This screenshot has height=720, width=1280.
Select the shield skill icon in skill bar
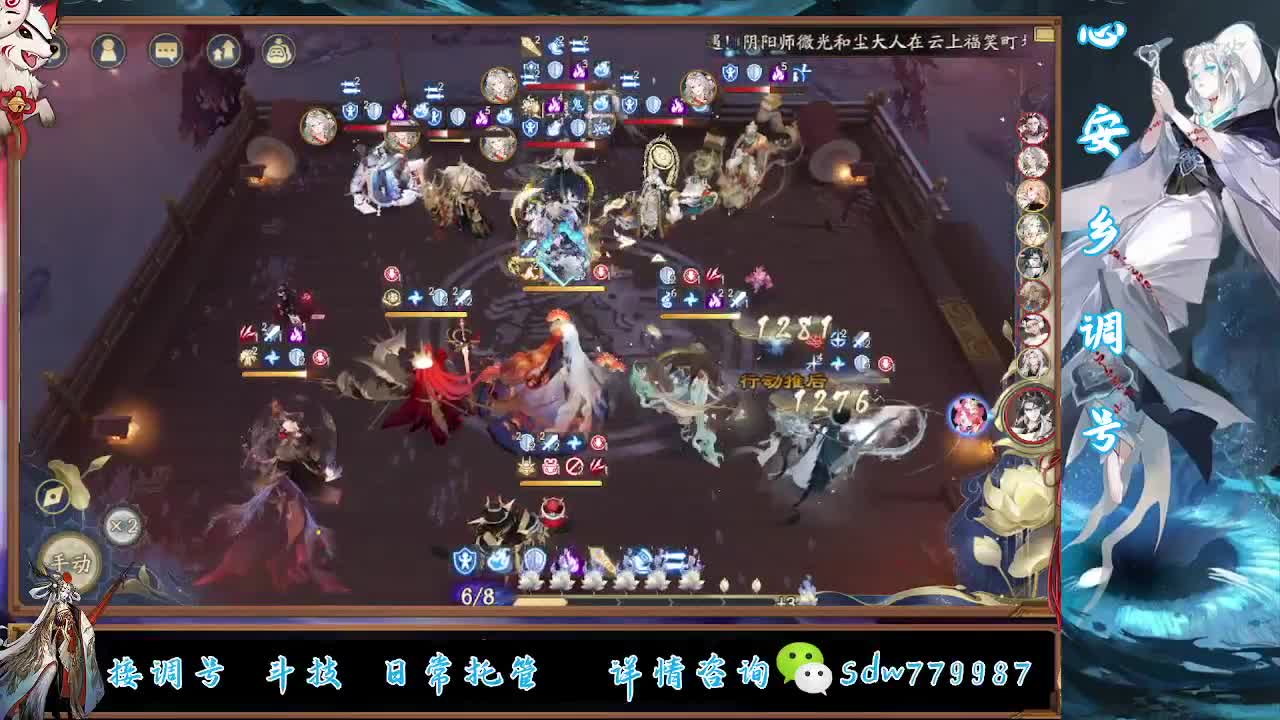click(x=466, y=560)
